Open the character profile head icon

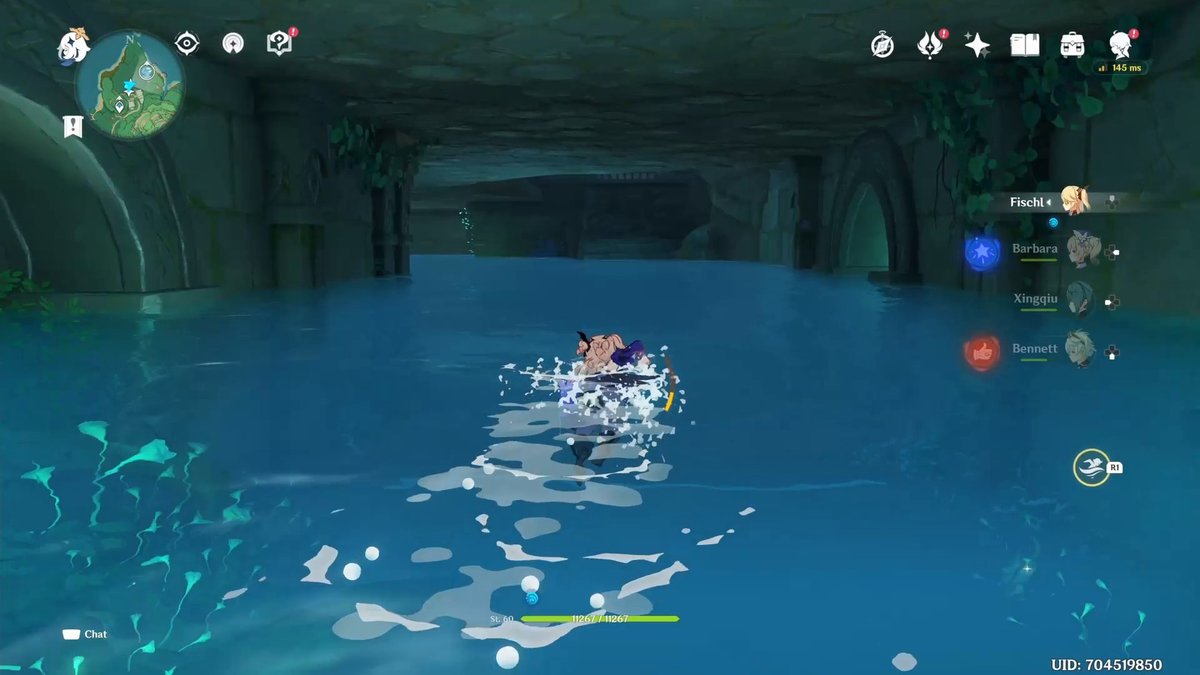coord(1121,45)
